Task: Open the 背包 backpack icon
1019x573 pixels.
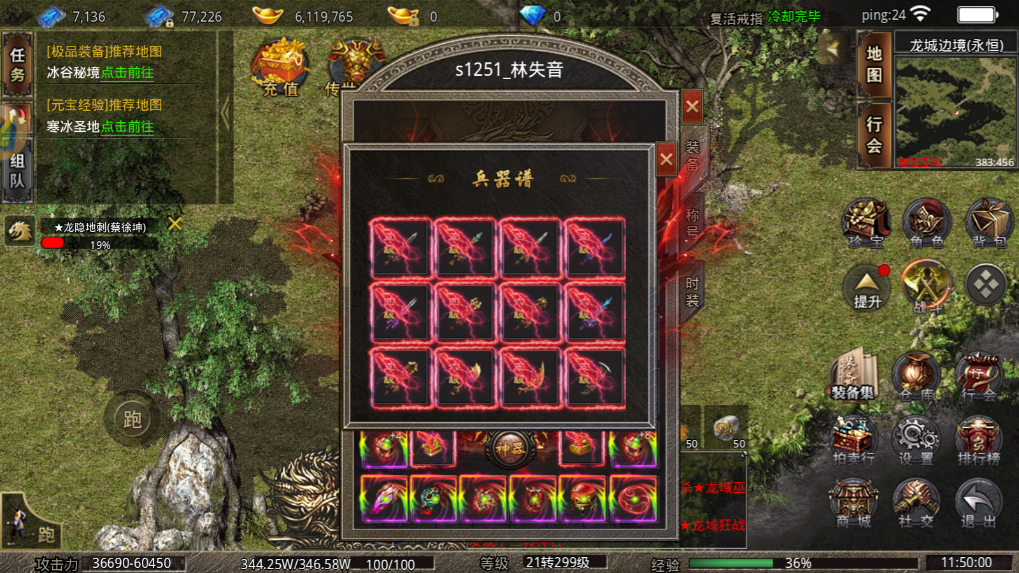Action: (987, 223)
